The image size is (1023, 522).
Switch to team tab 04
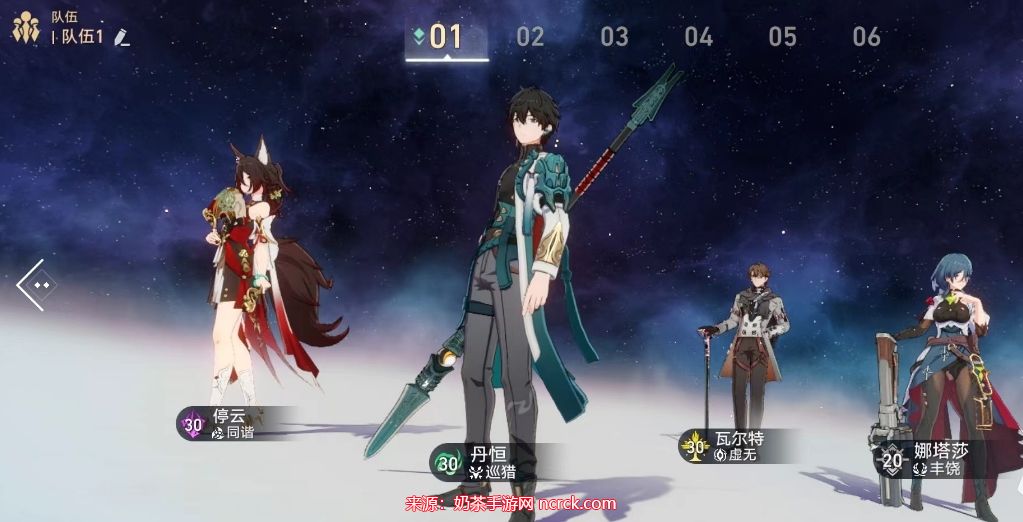(x=698, y=38)
